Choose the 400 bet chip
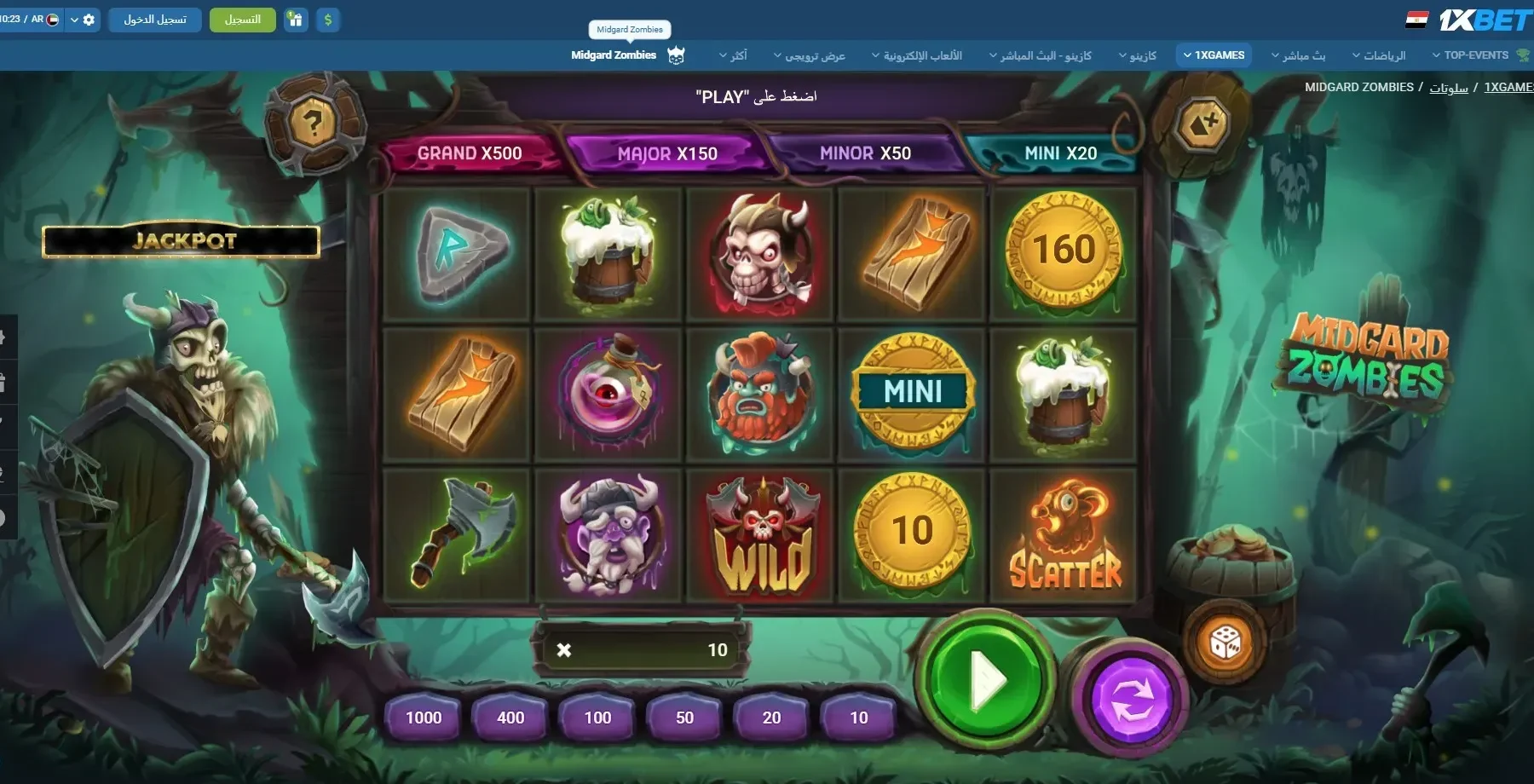This screenshot has height=784, width=1534. coord(510,718)
